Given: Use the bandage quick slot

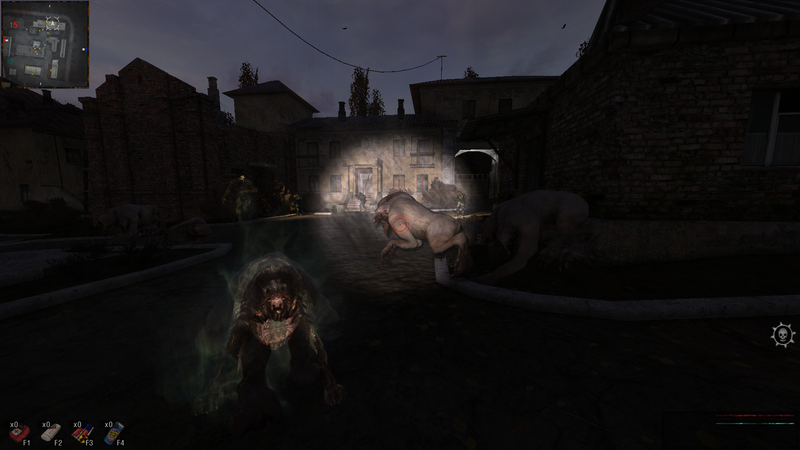Looking at the screenshot, I should click(52, 431).
